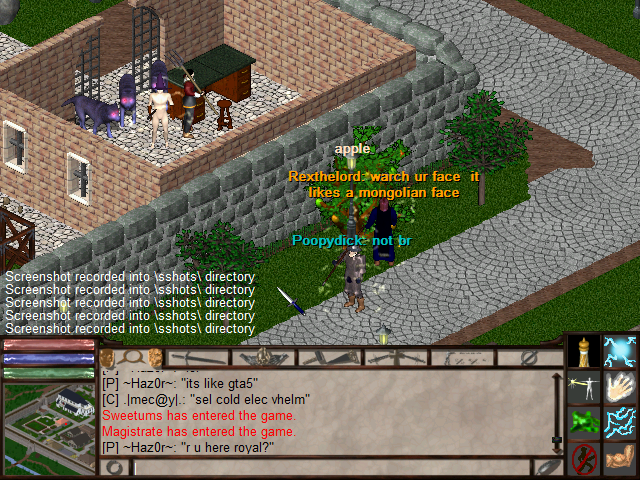The width and height of the screenshot is (640, 480).
Task: Click the magnifying glass icon
Action: [x=130, y=357]
